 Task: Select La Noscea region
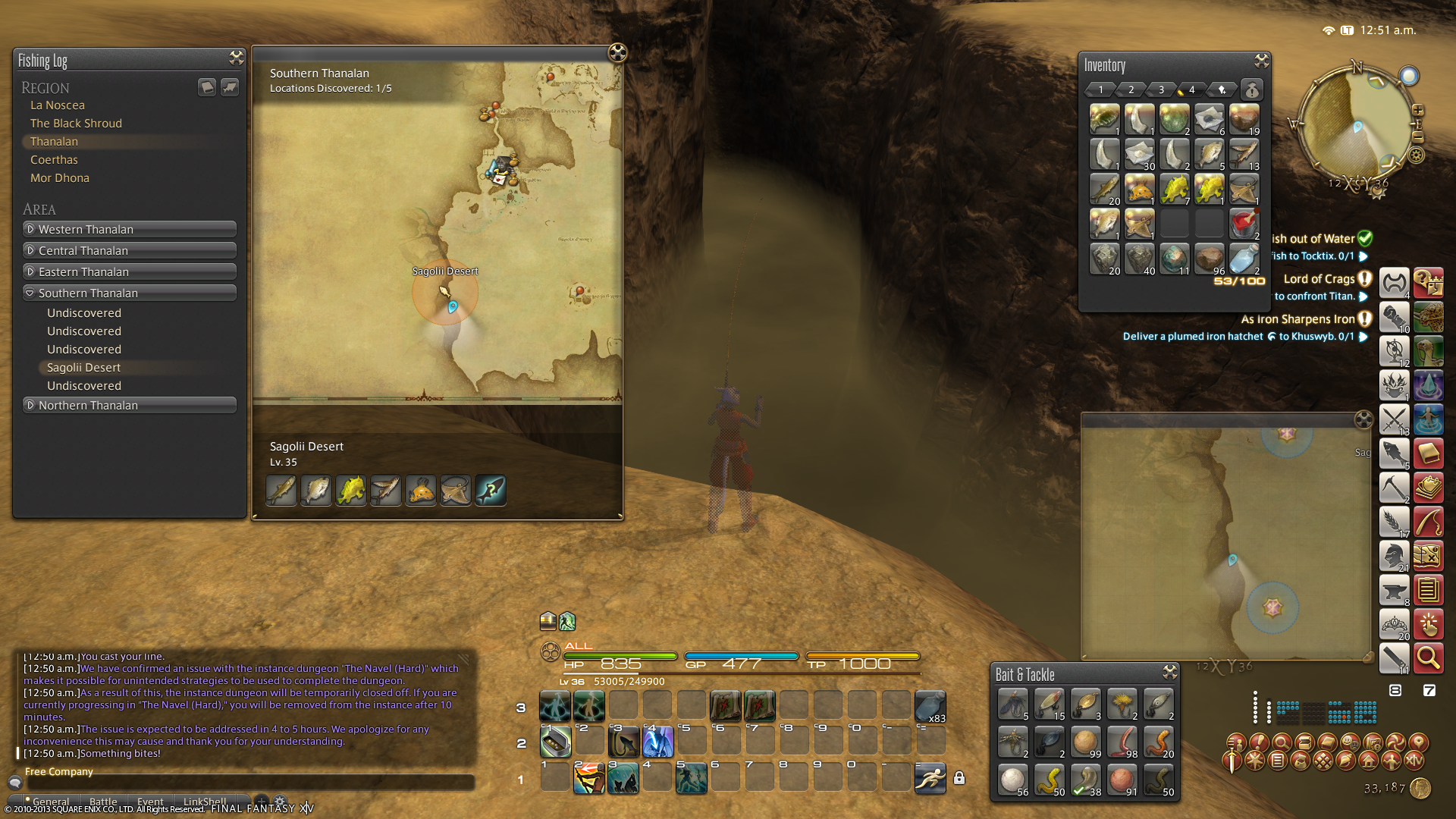[x=58, y=105]
